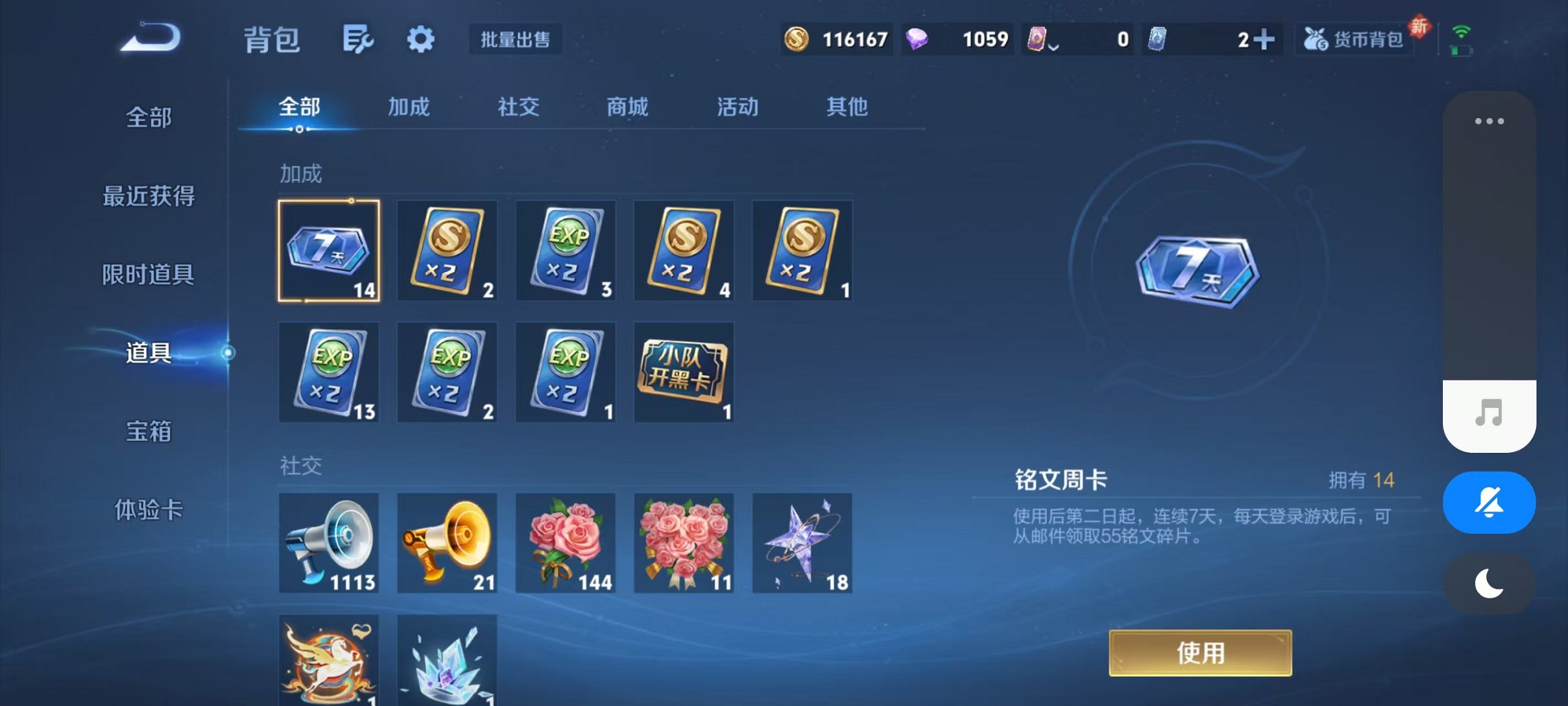Switch to the 社交 category tab
This screenshot has width=1568, height=706.
click(516, 107)
